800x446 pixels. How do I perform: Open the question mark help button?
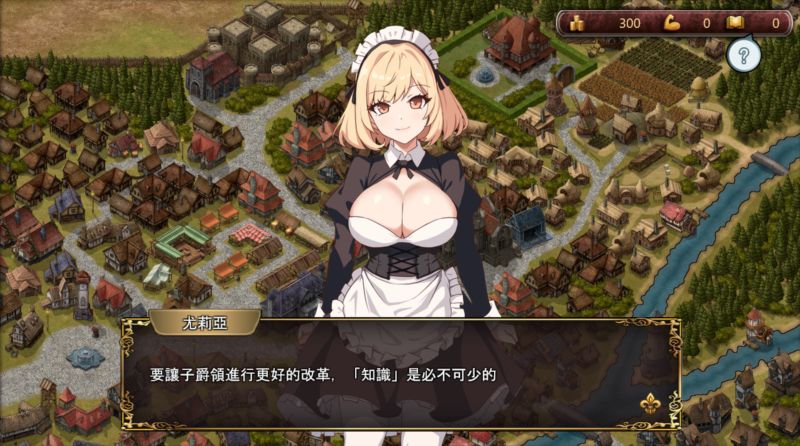741,56
